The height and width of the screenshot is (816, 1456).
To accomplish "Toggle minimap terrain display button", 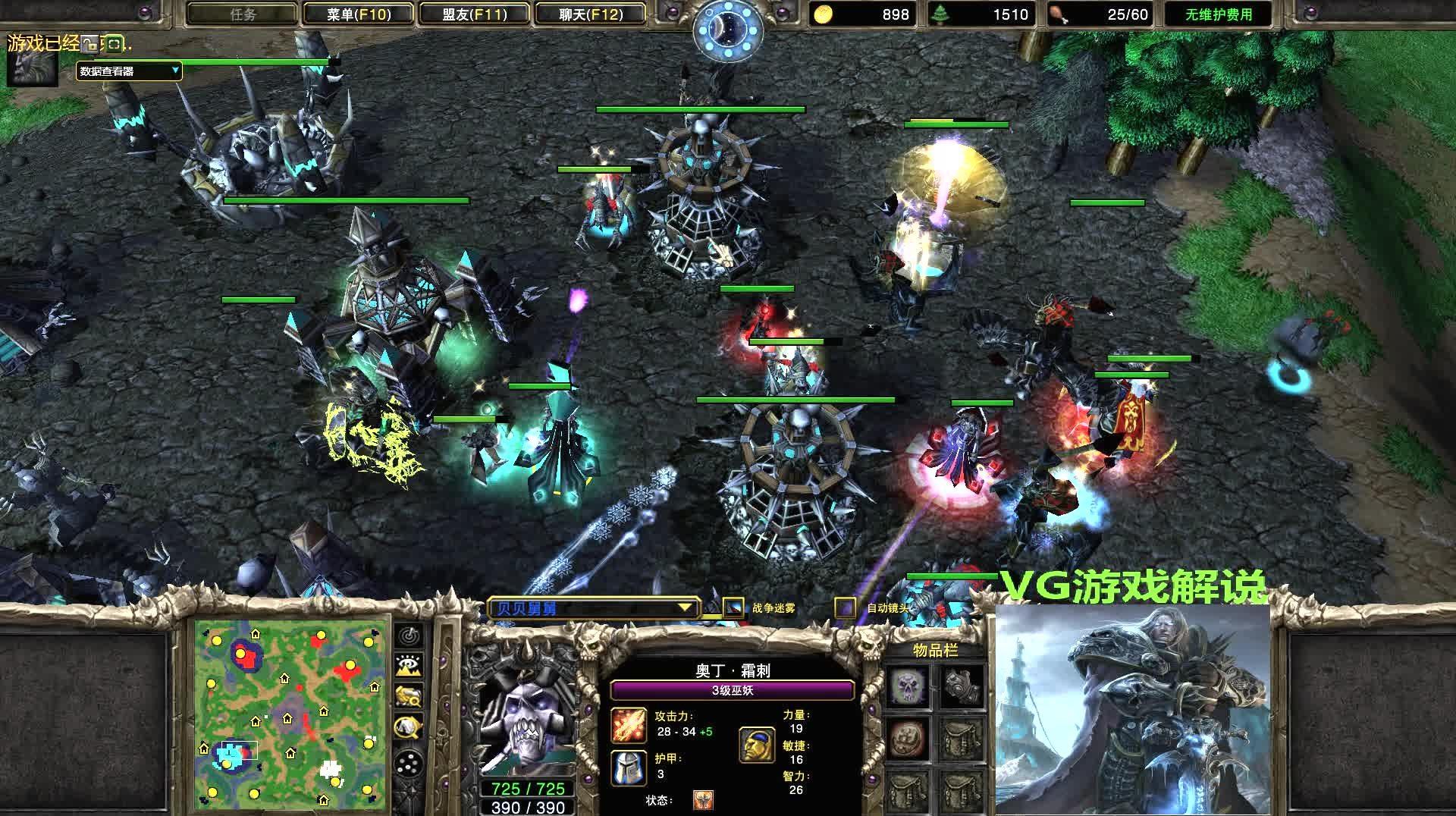I will pyautogui.click(x=409, y=665).
